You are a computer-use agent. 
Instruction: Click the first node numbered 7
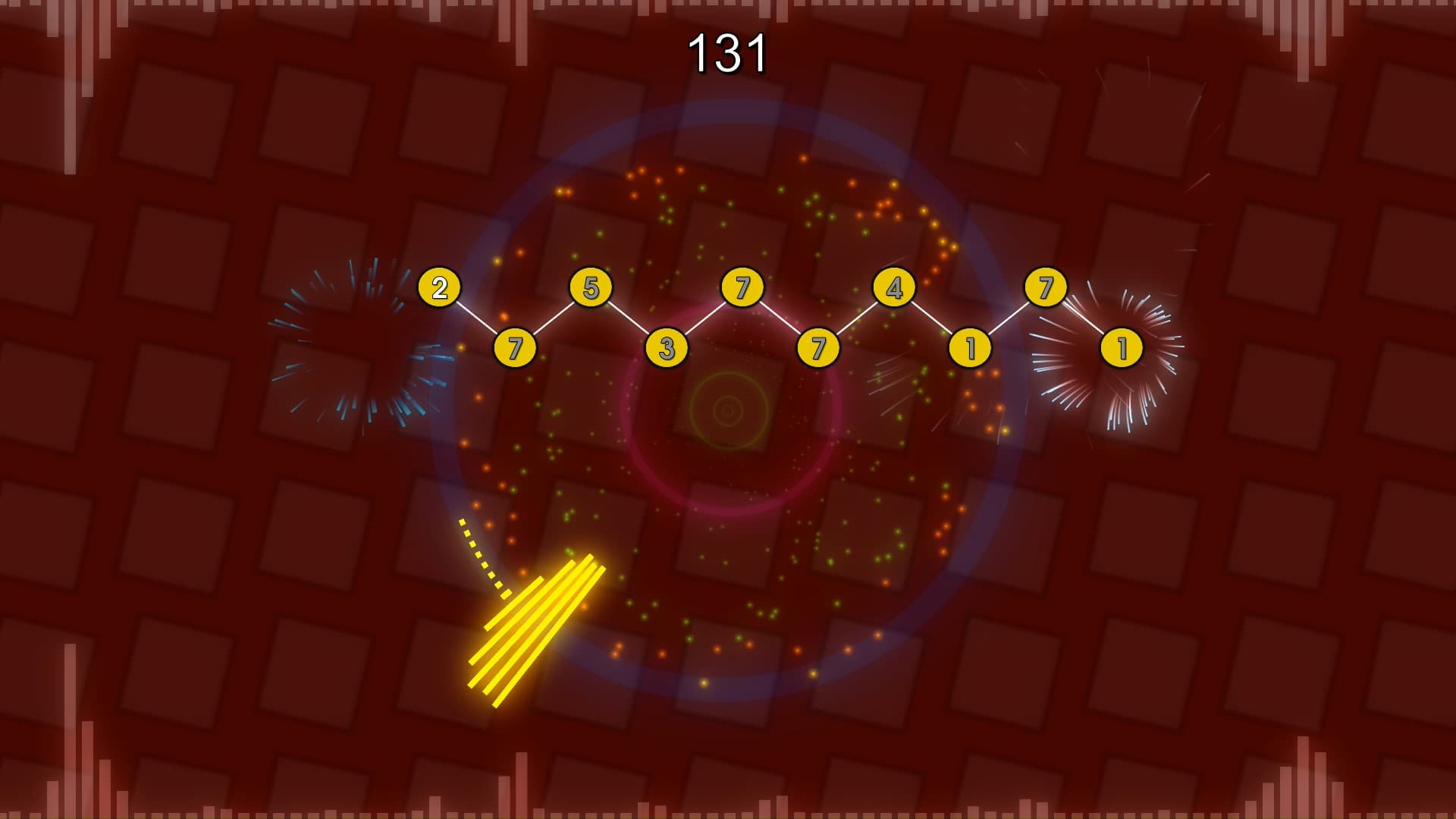[x=515, y=350]
